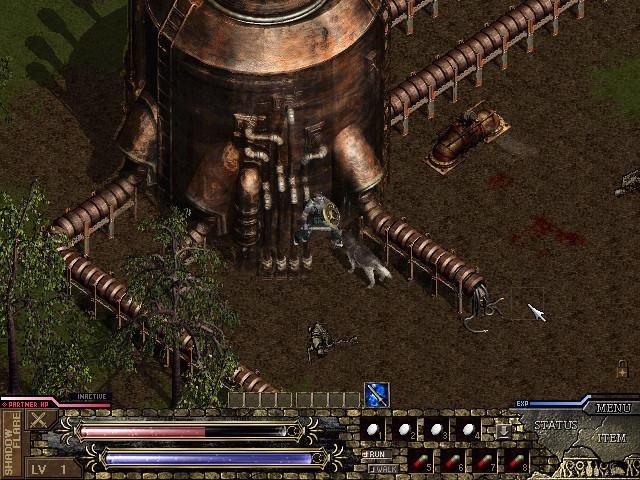Open the ITEM inventory
The height and width of the screenshot is (480, 640).
[x=612, y=438]
